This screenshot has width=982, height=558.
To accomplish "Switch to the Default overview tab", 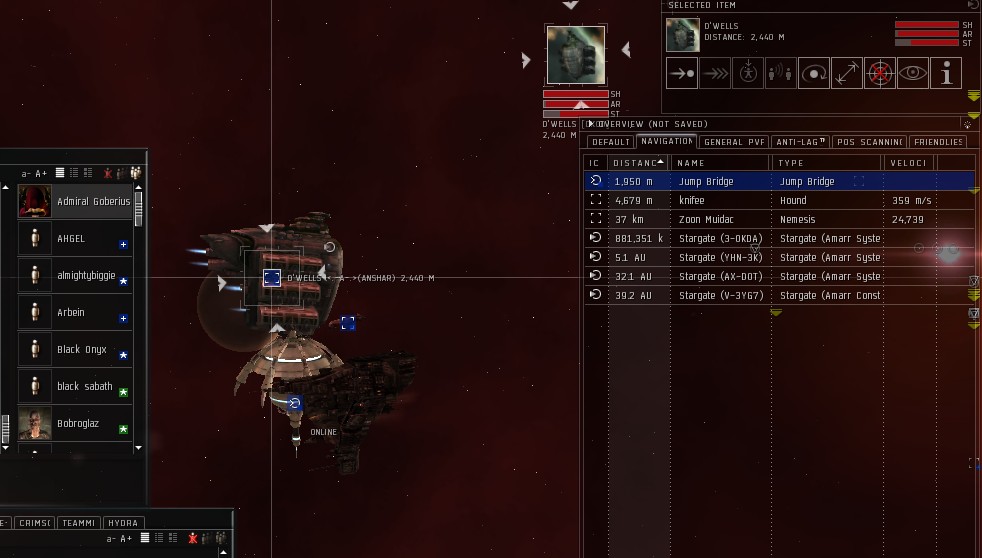I will point(610,142).
